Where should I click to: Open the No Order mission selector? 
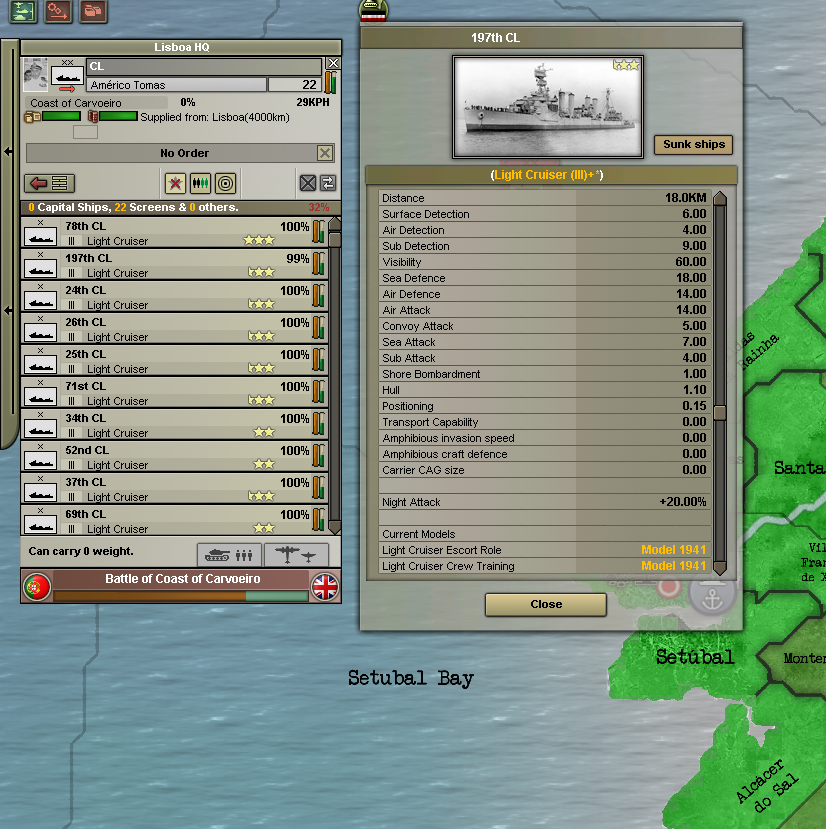[x=170, y=153]
